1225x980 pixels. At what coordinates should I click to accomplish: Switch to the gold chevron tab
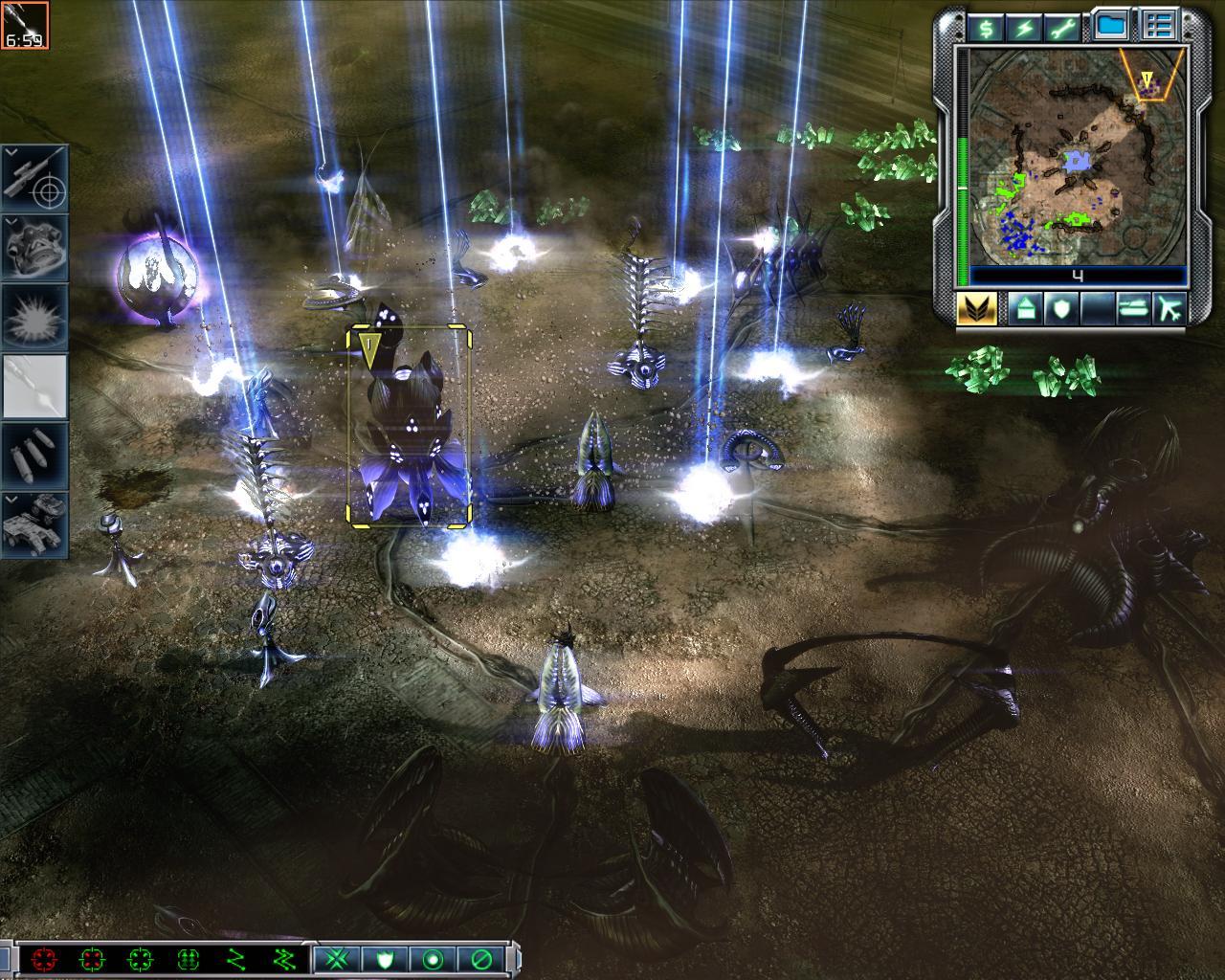click(x=976, y=308)
